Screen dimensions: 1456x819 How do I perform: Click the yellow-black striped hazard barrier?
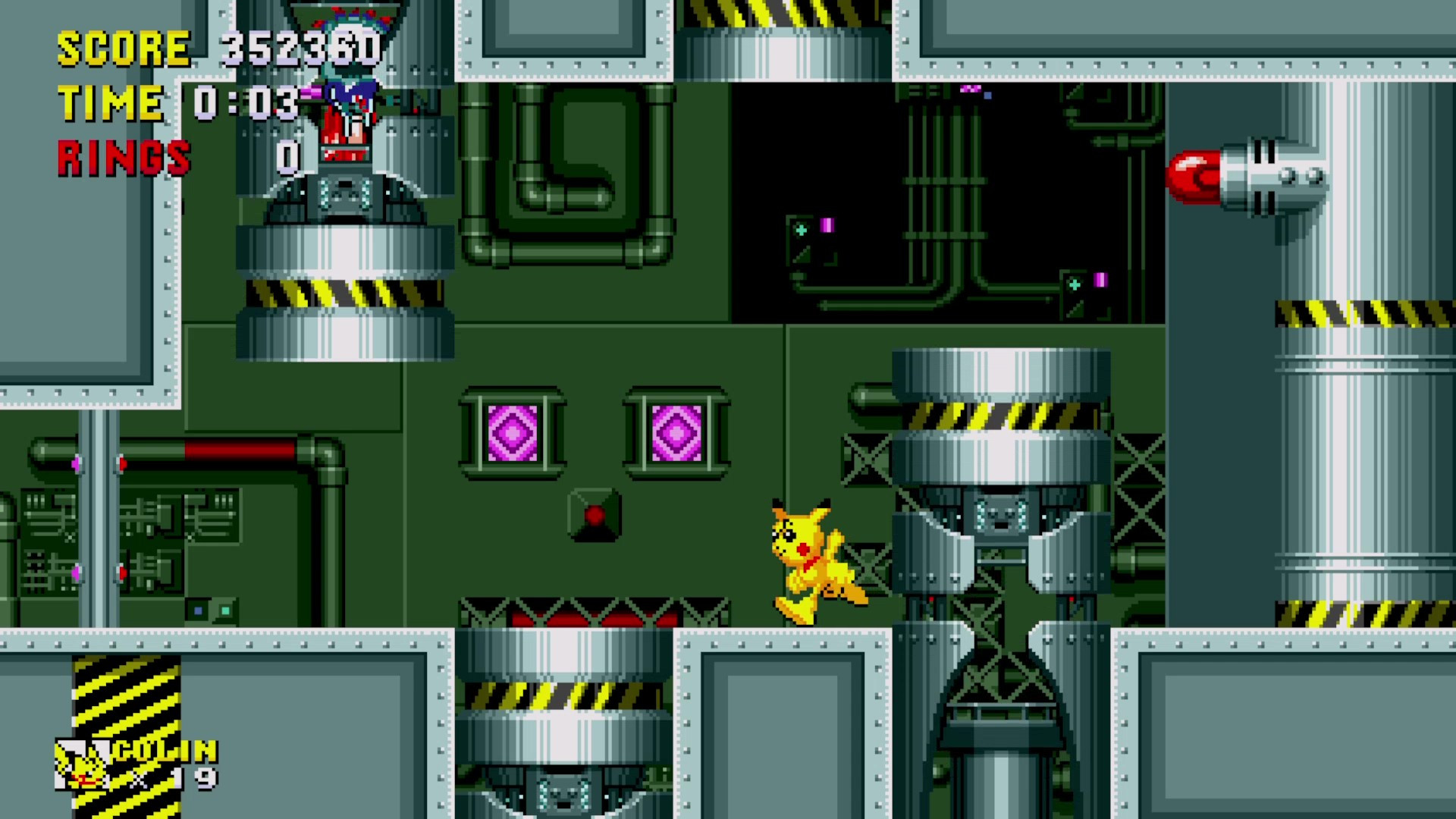(125, 705)
